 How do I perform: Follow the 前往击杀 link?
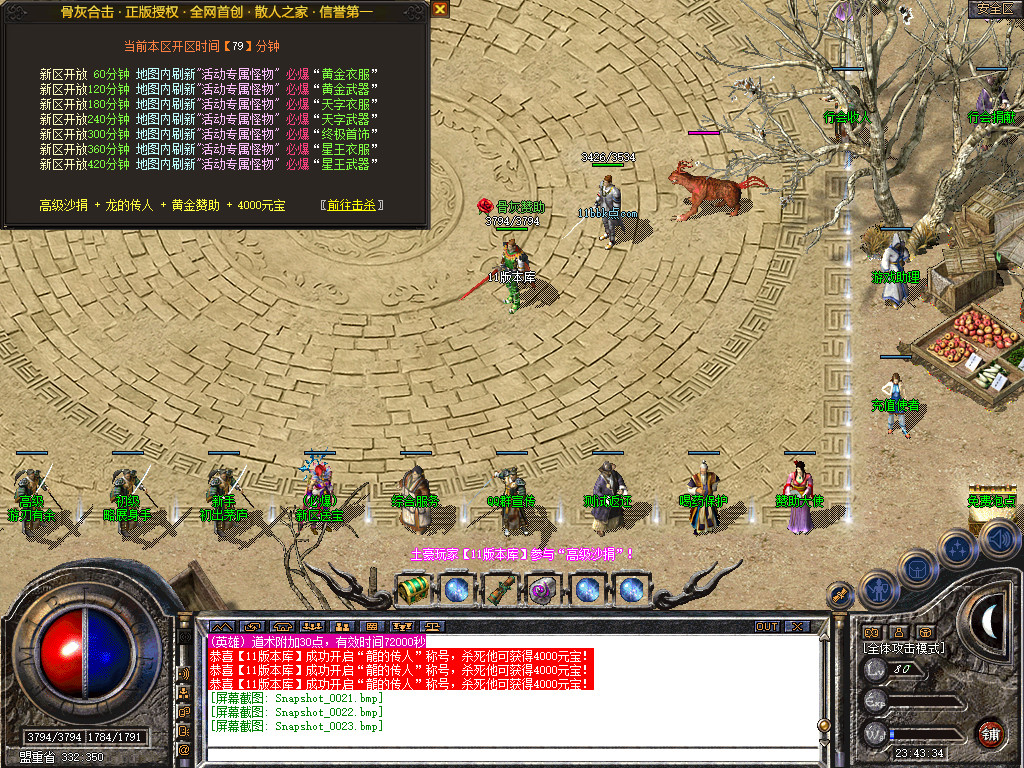click(x=352, y=205)
